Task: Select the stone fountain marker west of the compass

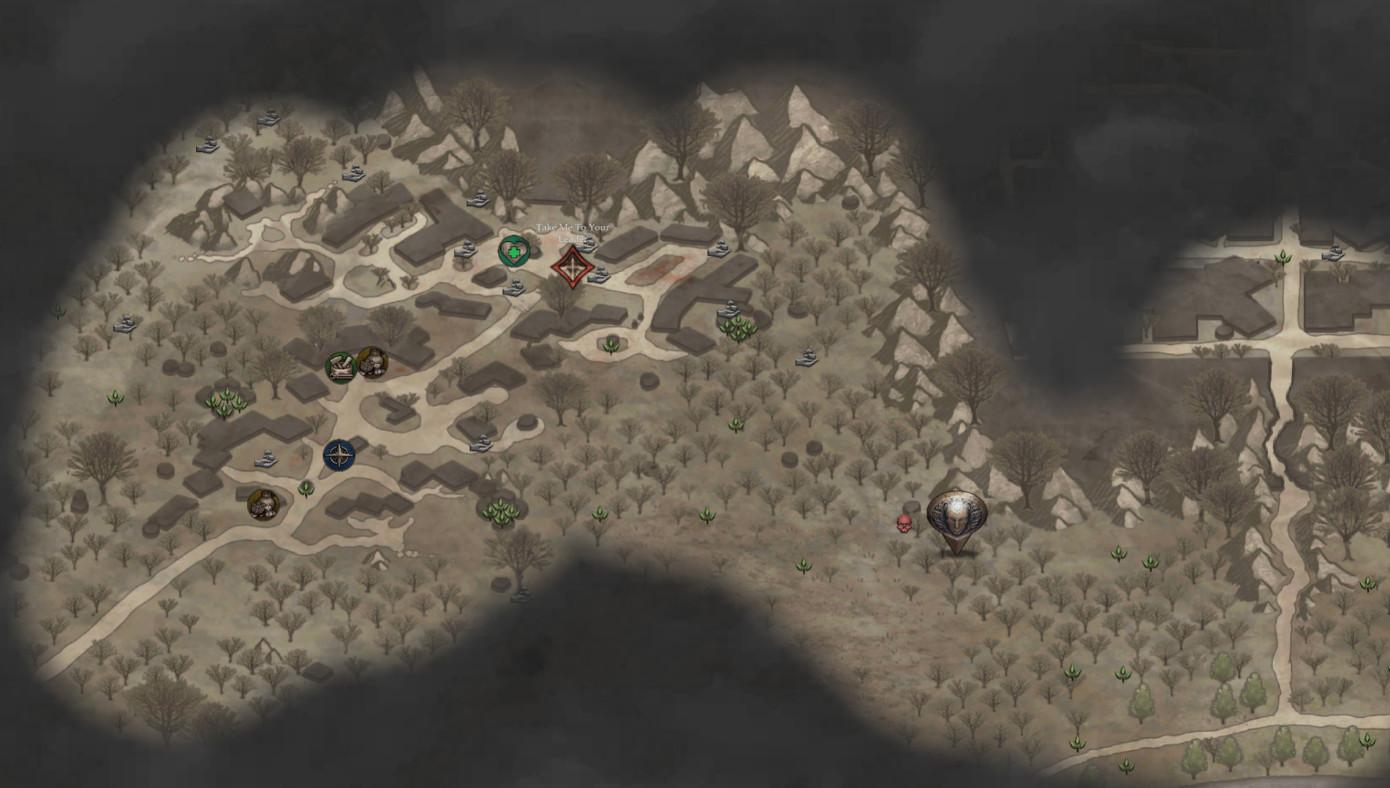Action: [x=265, y=458]
